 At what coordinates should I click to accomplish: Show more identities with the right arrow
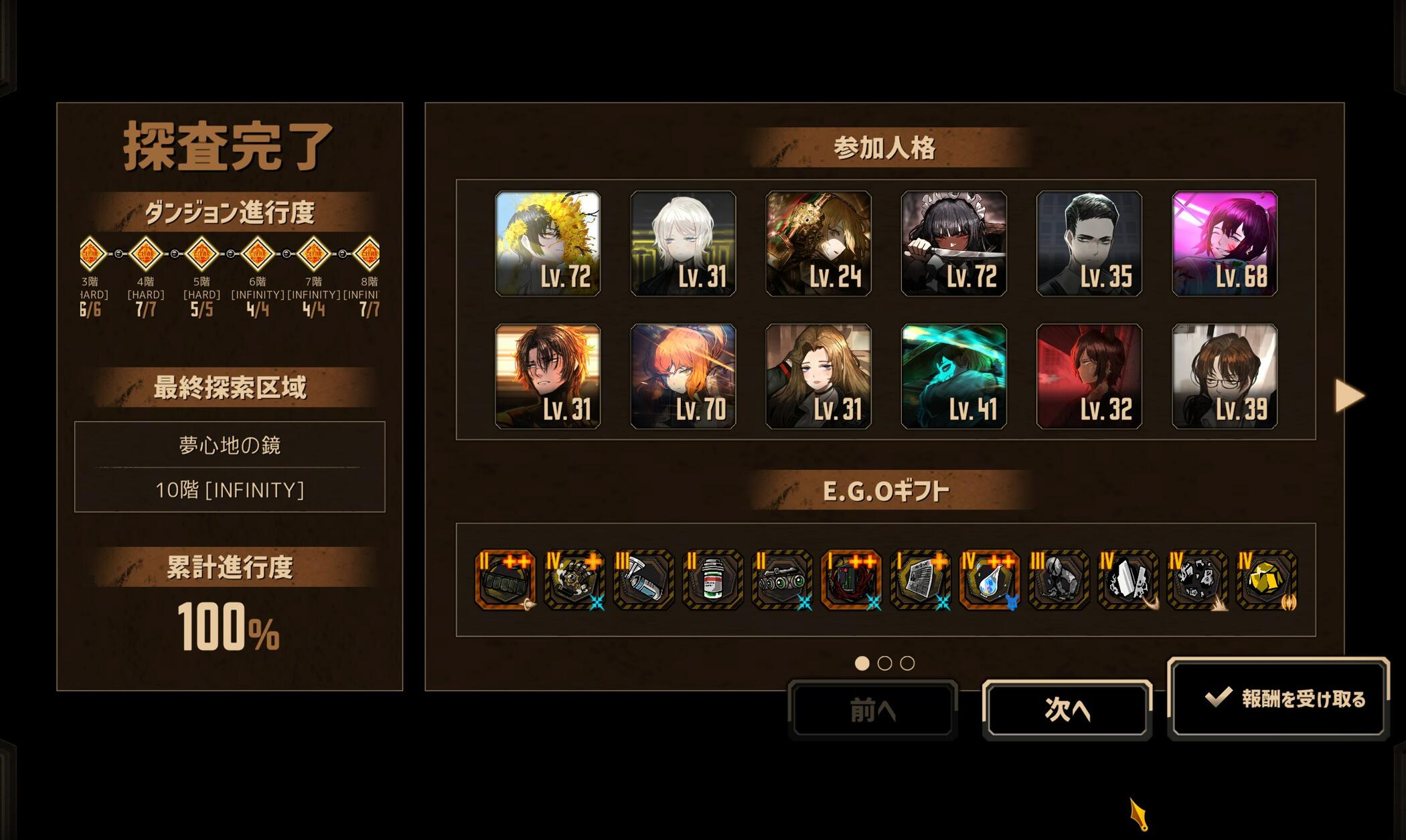1348,396
